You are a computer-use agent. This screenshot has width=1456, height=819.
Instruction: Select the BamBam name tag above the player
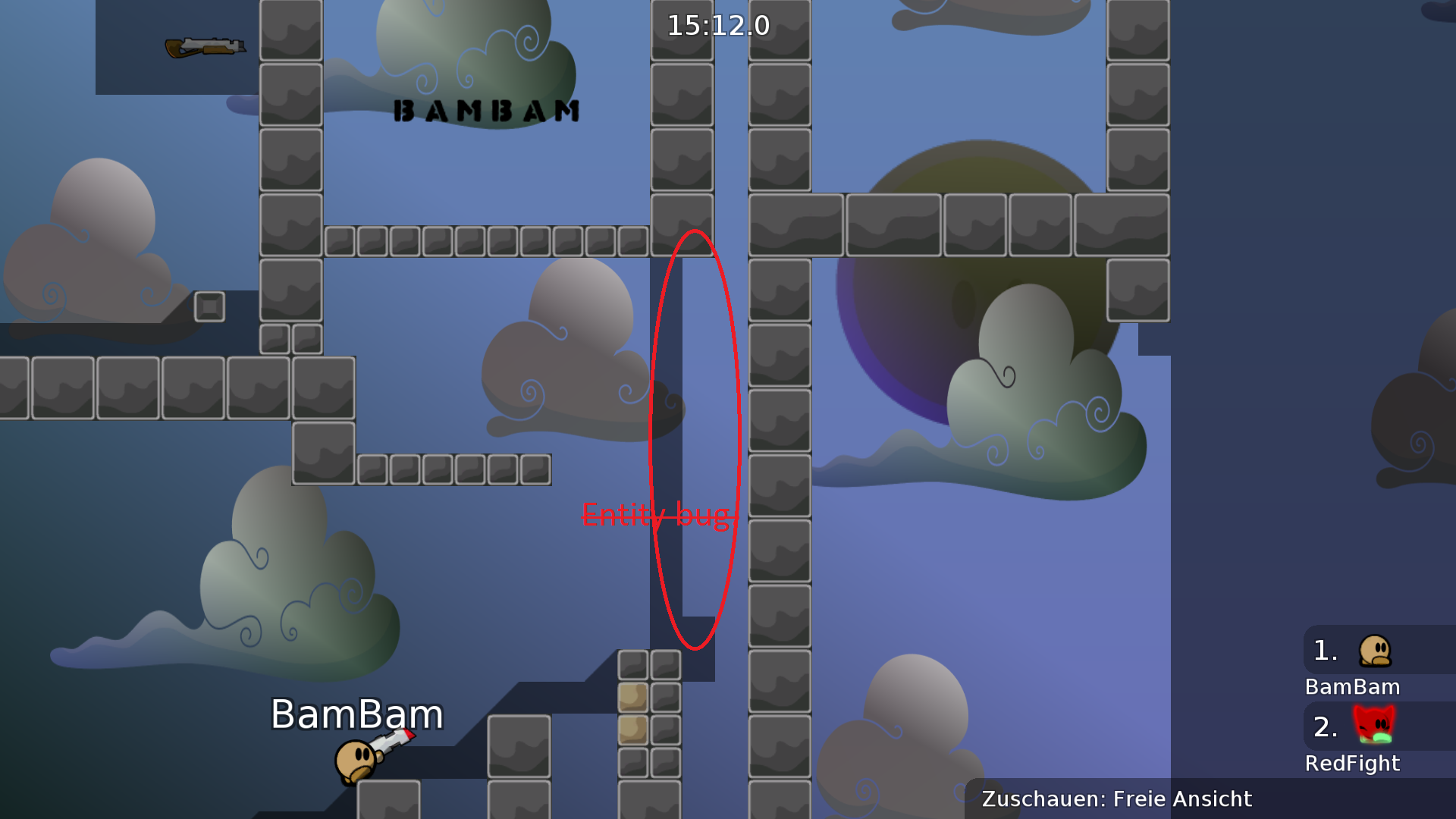[356, 714]
